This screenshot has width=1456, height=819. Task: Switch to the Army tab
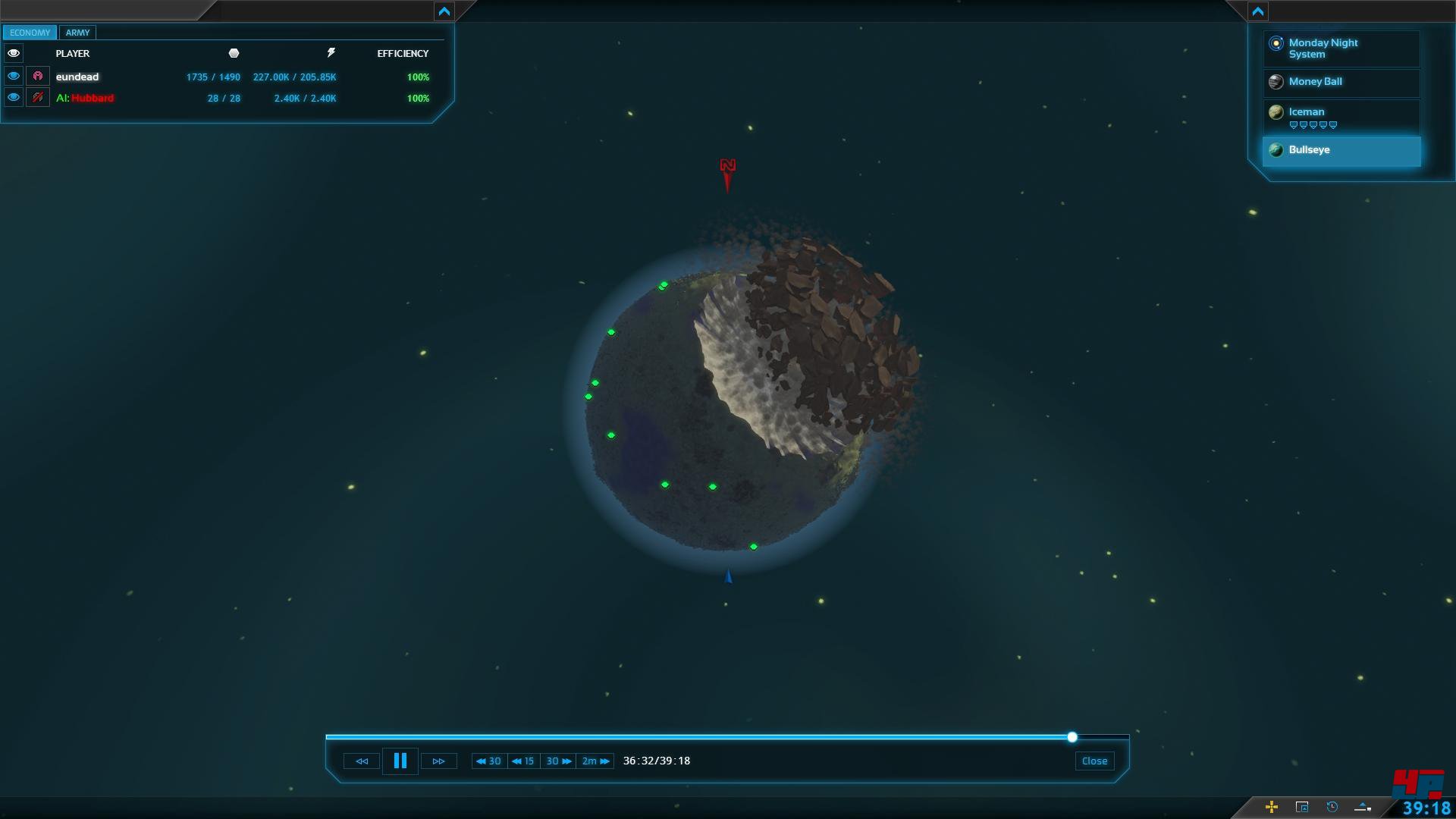tap(77, 33)
